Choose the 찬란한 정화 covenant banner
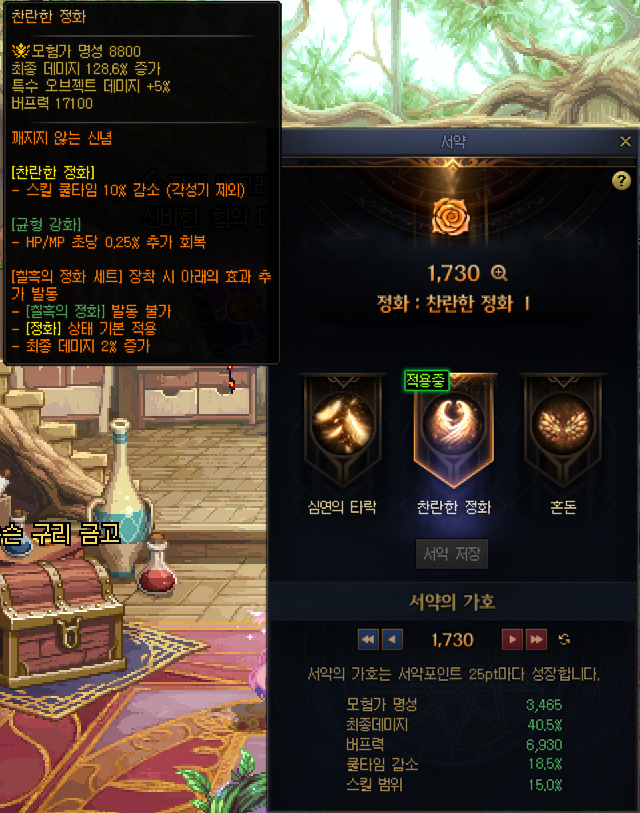Viewport: 640px width, 813px height. pos(454,428)
